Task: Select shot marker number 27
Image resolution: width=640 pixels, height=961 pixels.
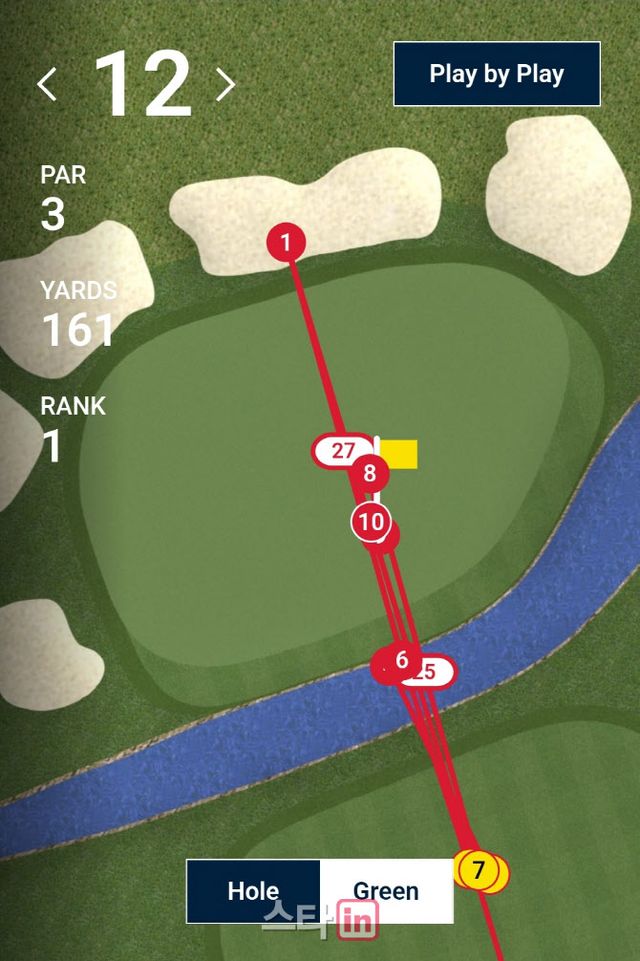Action: [x=342, y=451]
